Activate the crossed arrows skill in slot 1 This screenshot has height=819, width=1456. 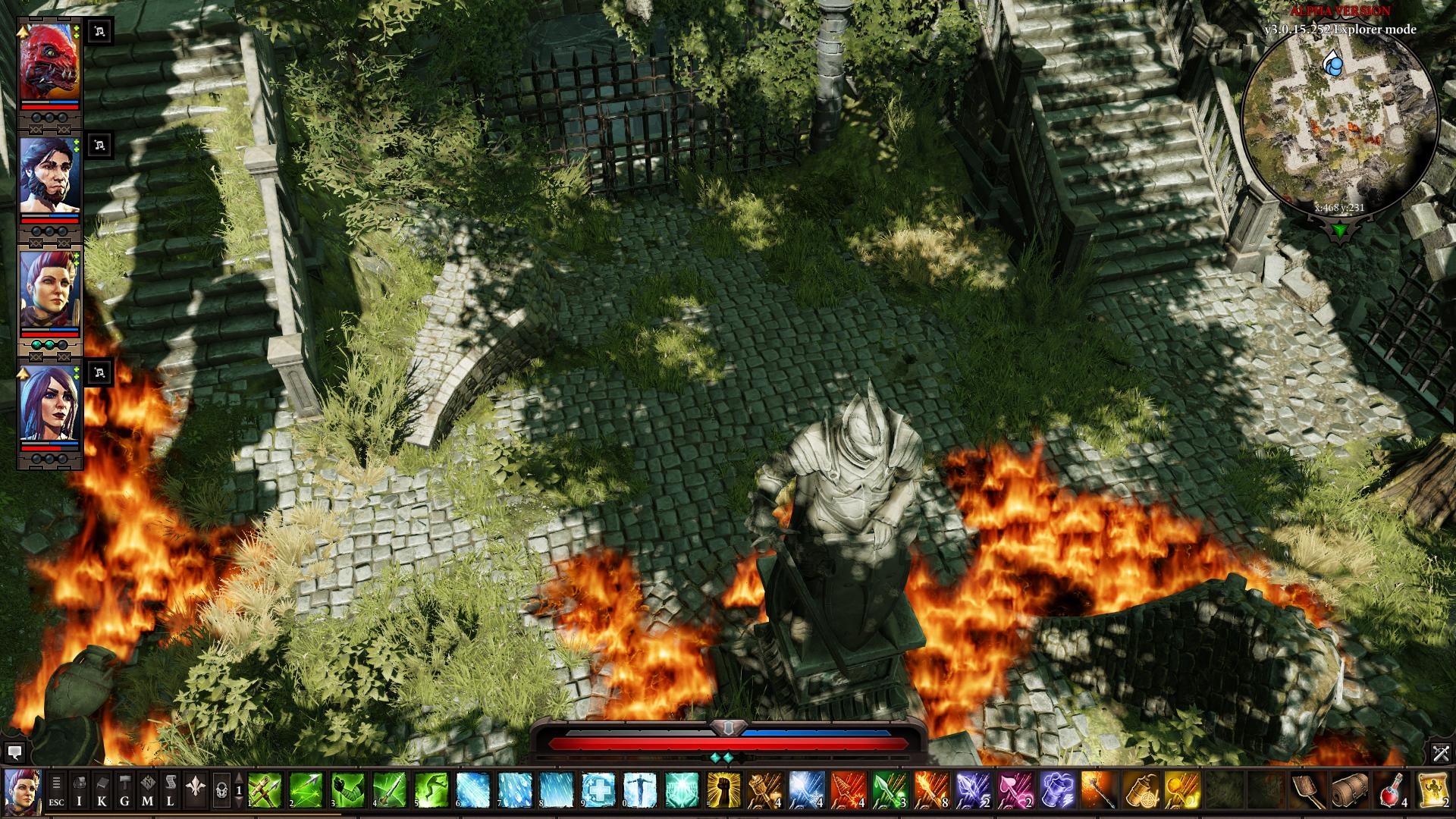tap(265, 792)
